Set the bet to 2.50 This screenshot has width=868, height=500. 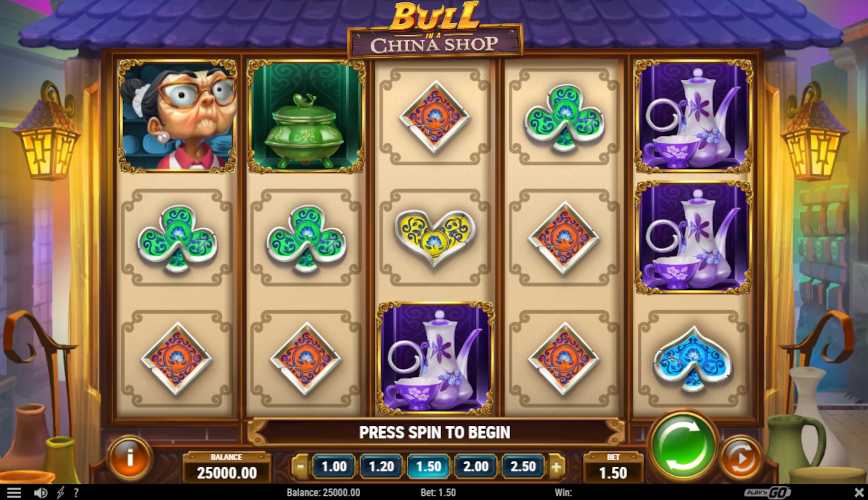(x=522, y=466)
